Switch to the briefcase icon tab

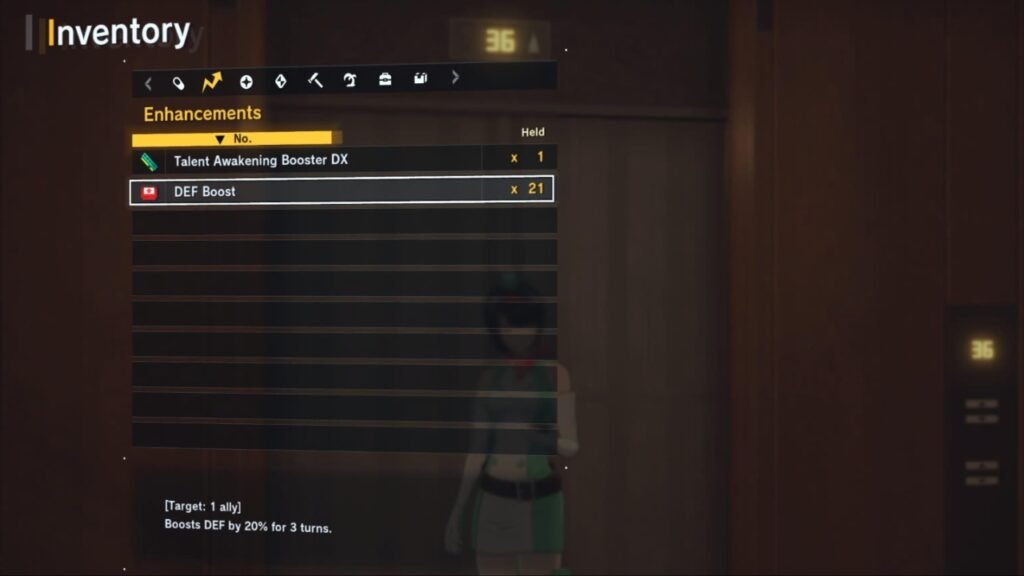point(385,80)
